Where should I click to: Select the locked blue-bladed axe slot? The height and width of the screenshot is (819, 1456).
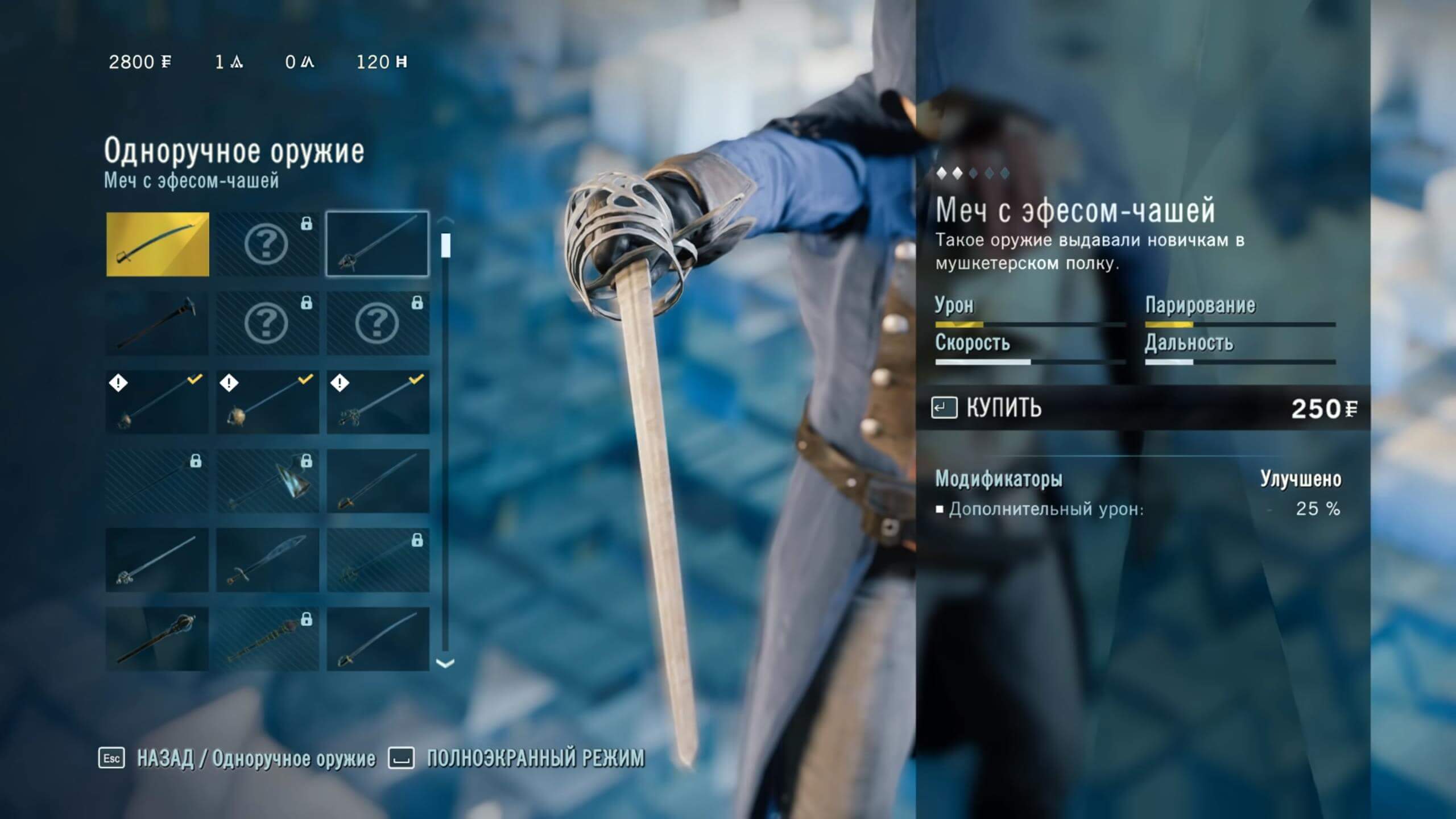pos(267,482)
